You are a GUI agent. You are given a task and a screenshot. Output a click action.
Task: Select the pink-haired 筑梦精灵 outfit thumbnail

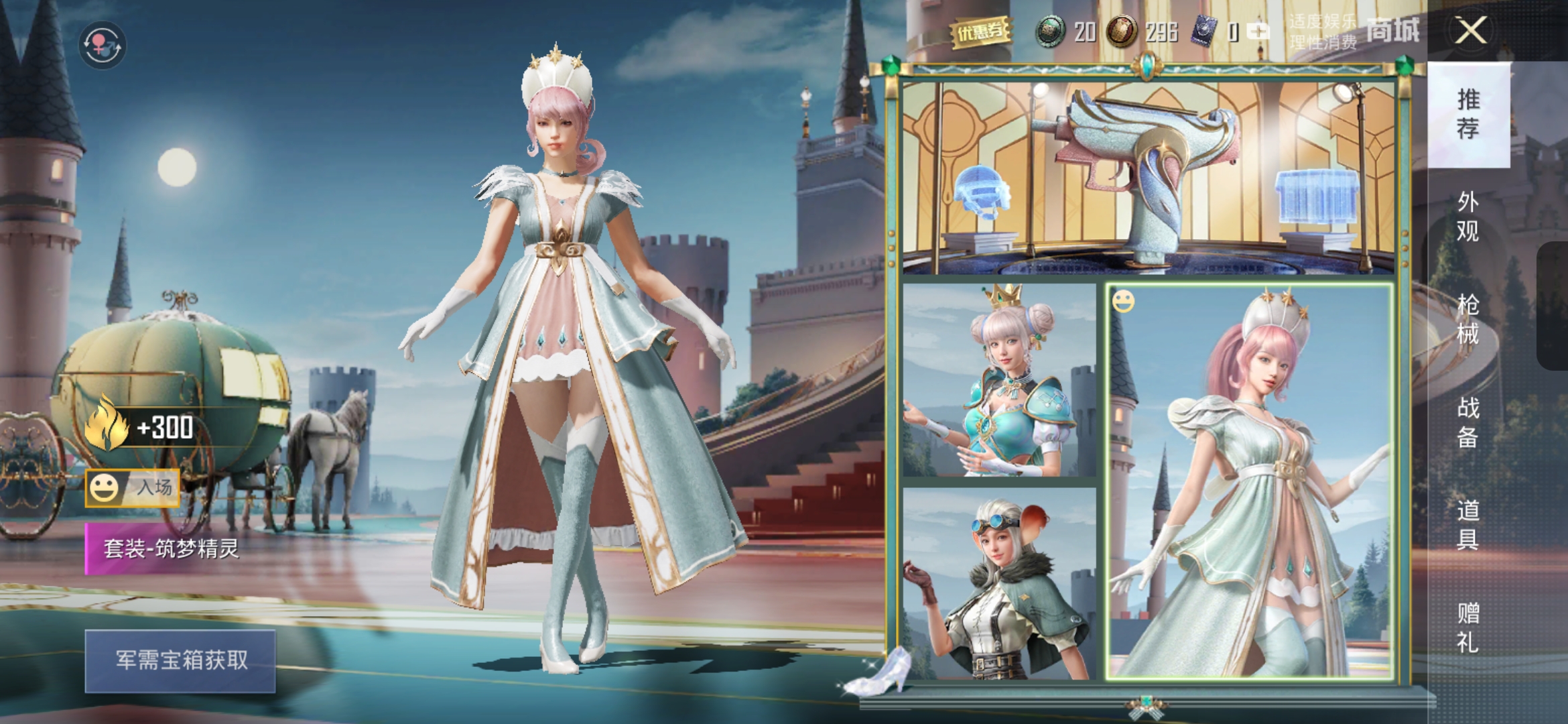(1250, 481)
